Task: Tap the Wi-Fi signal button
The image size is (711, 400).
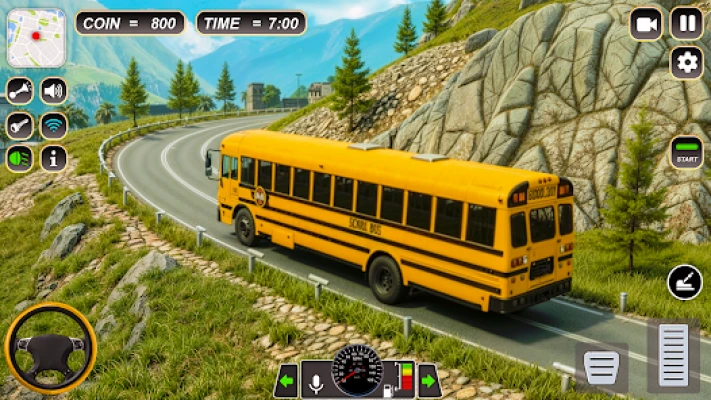Action: (x=53, y=125)
